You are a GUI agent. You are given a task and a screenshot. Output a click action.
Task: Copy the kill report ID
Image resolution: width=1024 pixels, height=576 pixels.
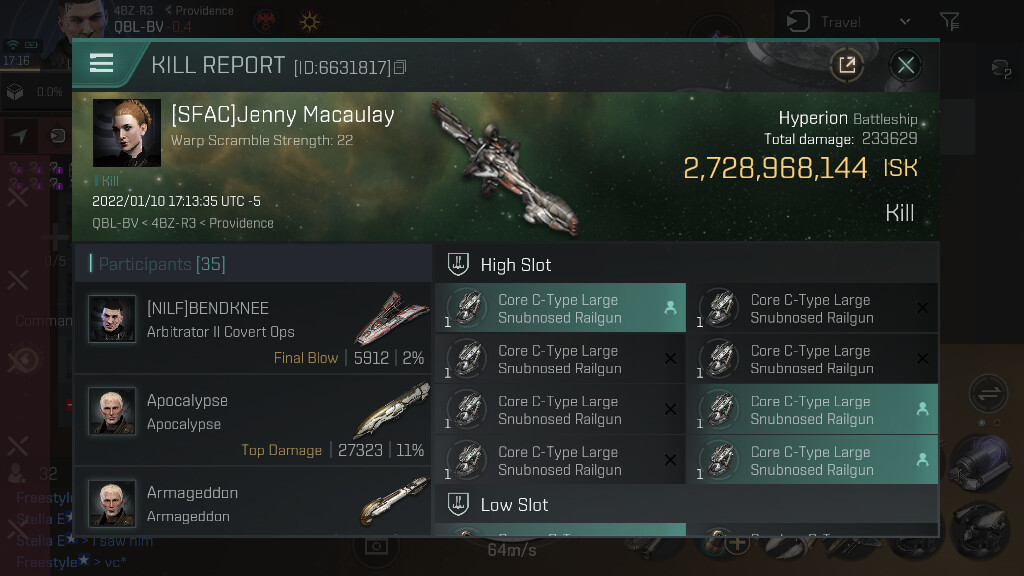click(x=401, y=68)
